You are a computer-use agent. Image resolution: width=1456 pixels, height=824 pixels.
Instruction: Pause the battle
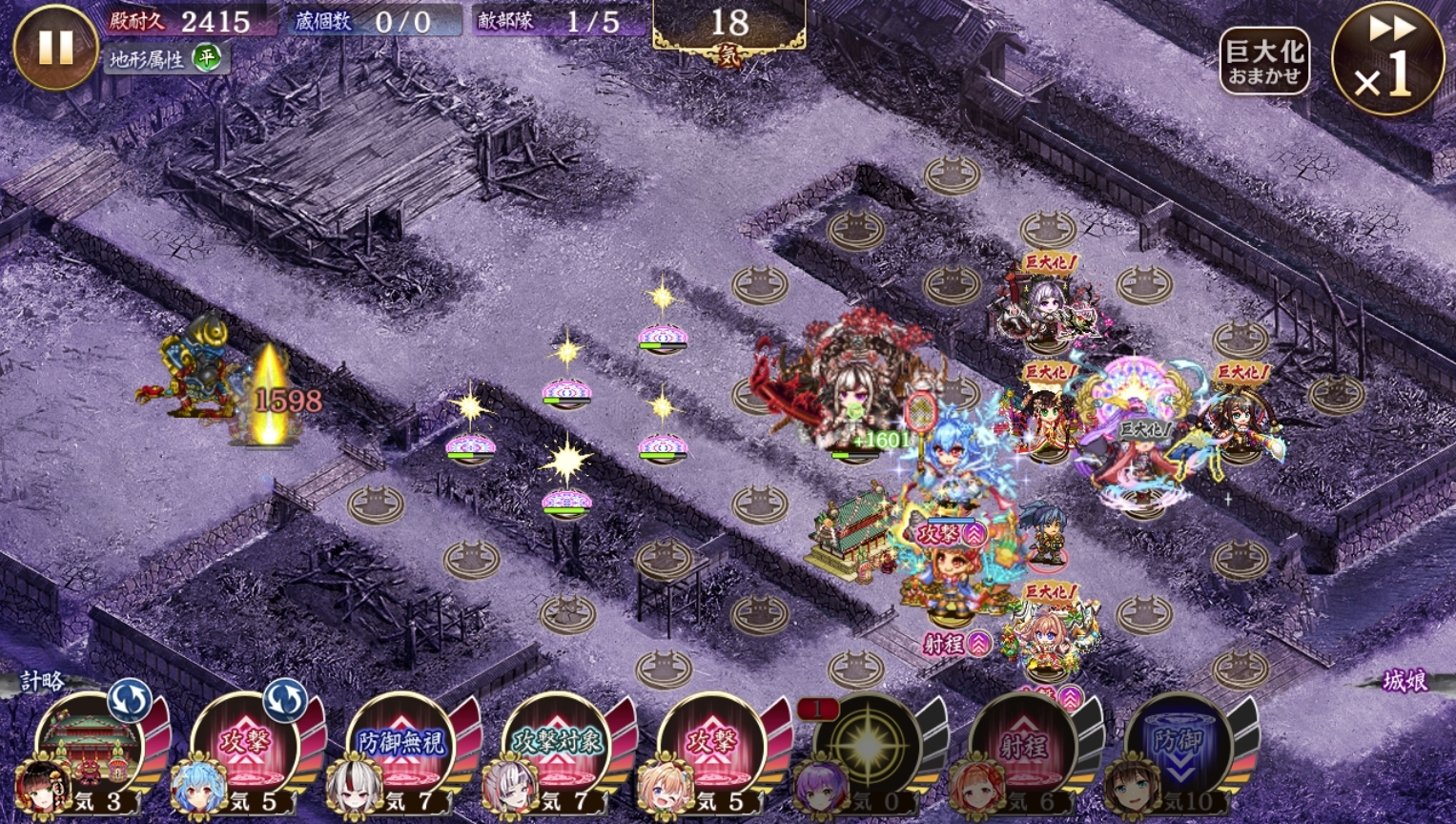(x=55, y=48)
